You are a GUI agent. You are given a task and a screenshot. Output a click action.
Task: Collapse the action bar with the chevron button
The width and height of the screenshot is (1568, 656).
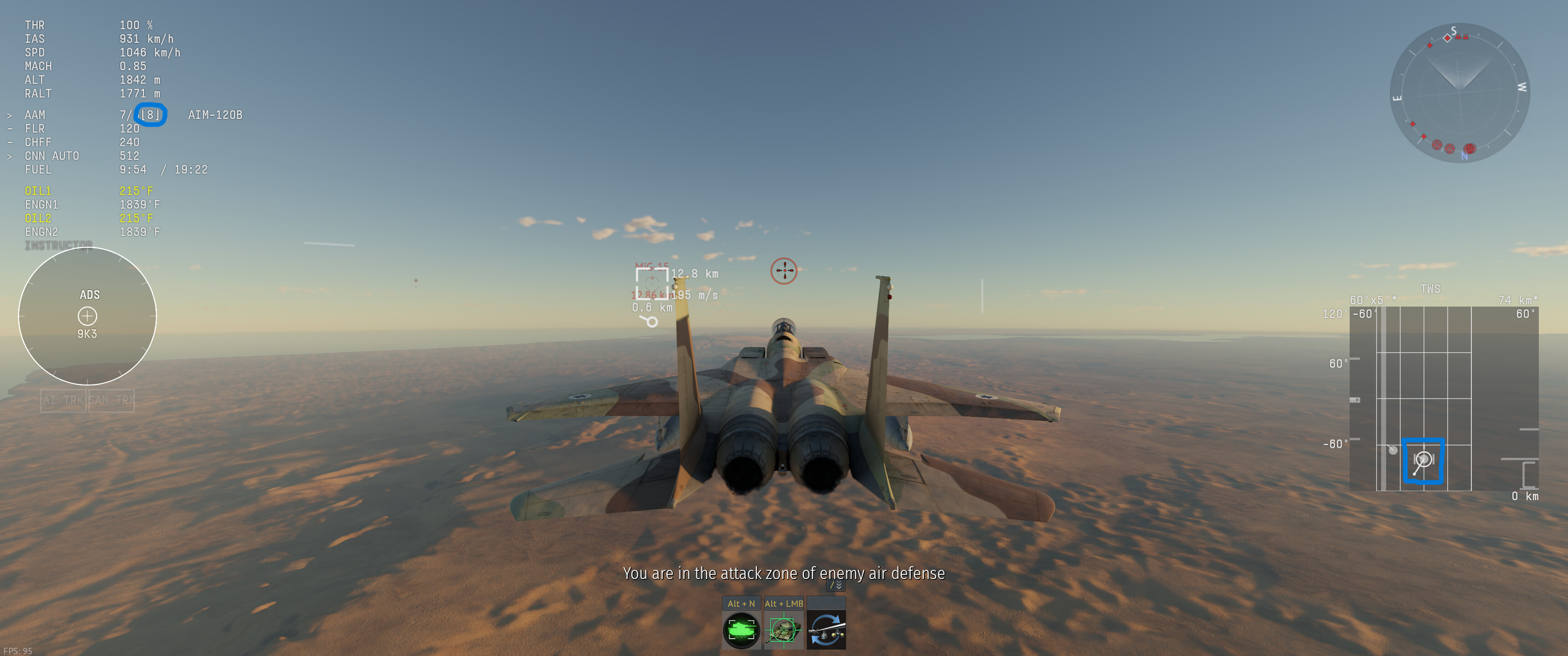[x=836, y=585]
